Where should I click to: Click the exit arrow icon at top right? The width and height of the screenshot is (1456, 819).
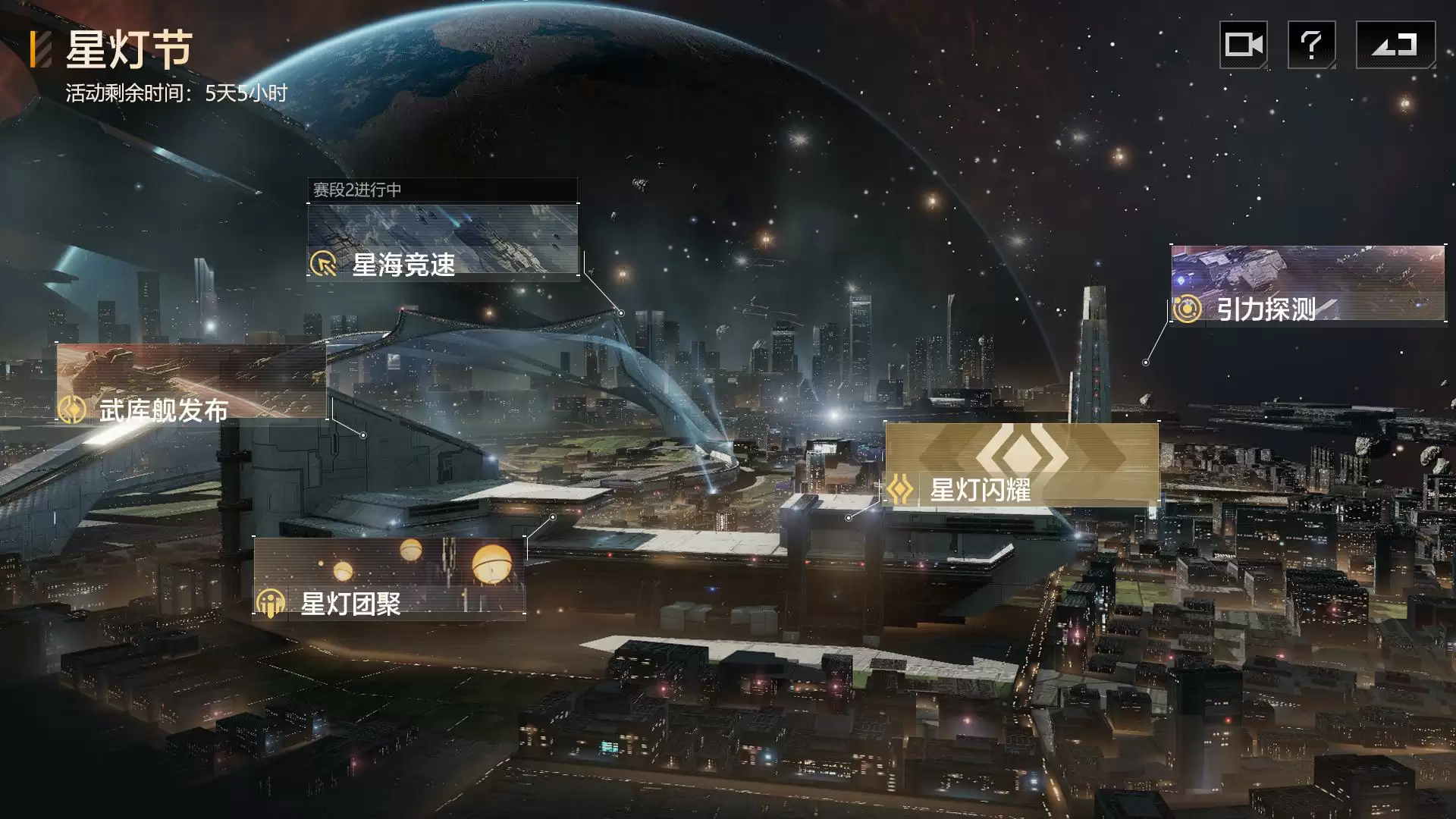pos(1395,45)
